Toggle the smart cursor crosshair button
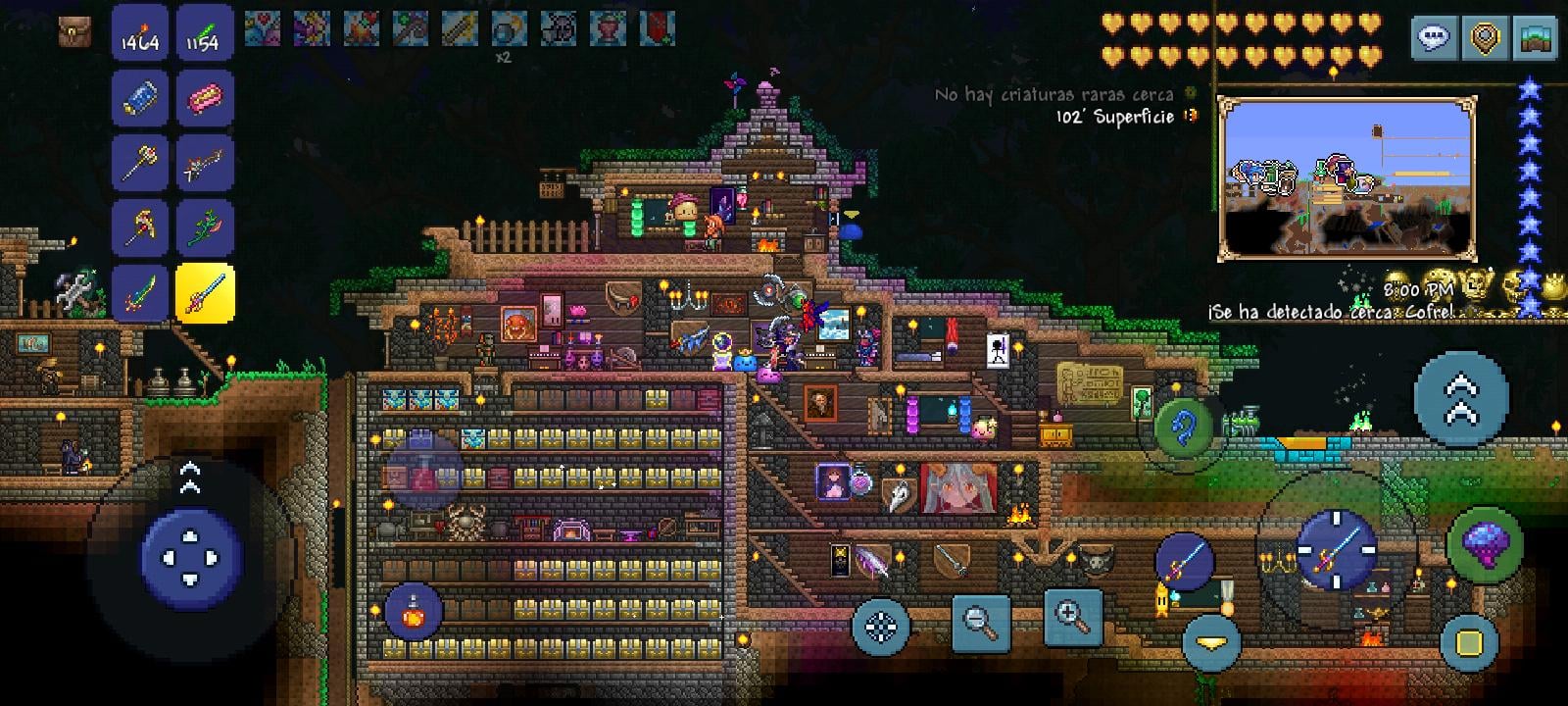 [881, 626]
